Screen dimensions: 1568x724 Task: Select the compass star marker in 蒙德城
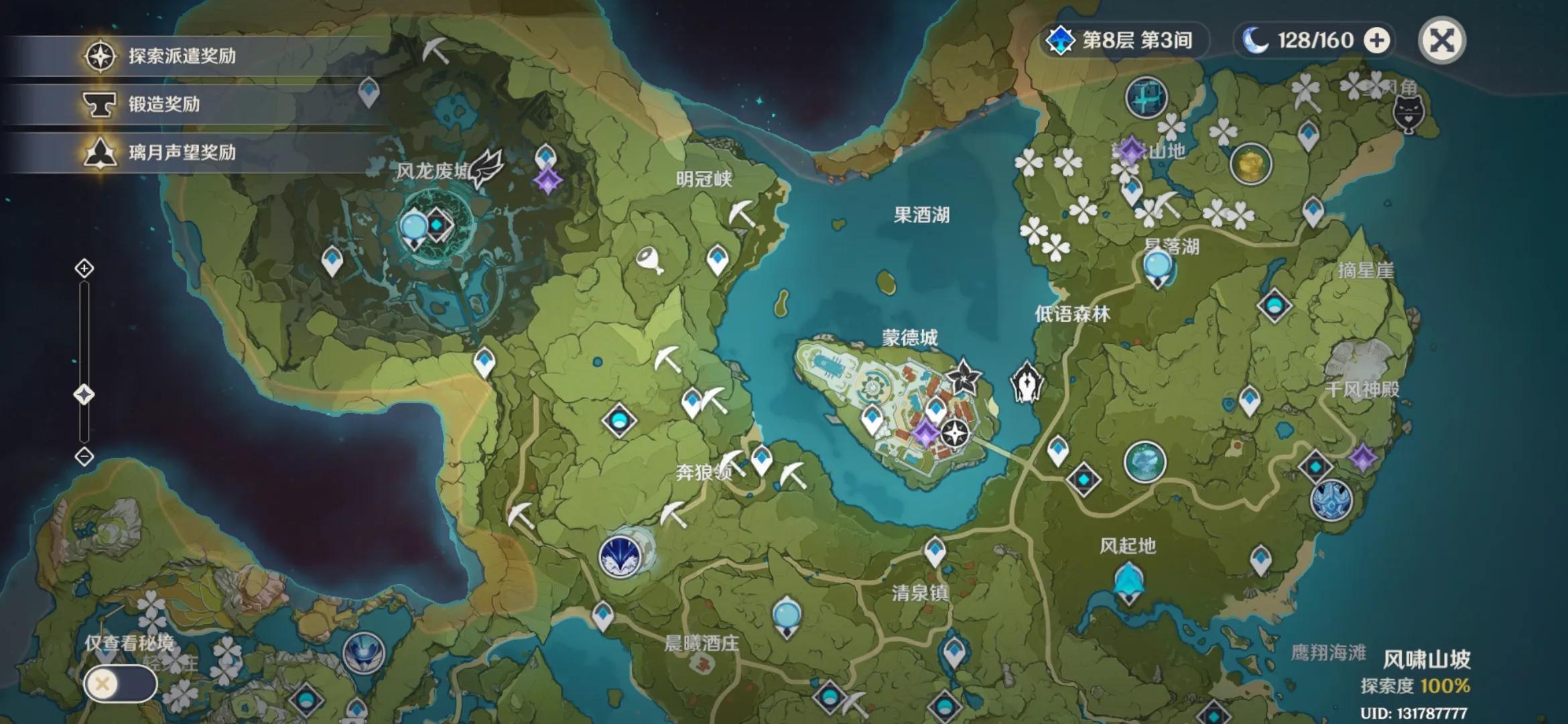point(954,433)
